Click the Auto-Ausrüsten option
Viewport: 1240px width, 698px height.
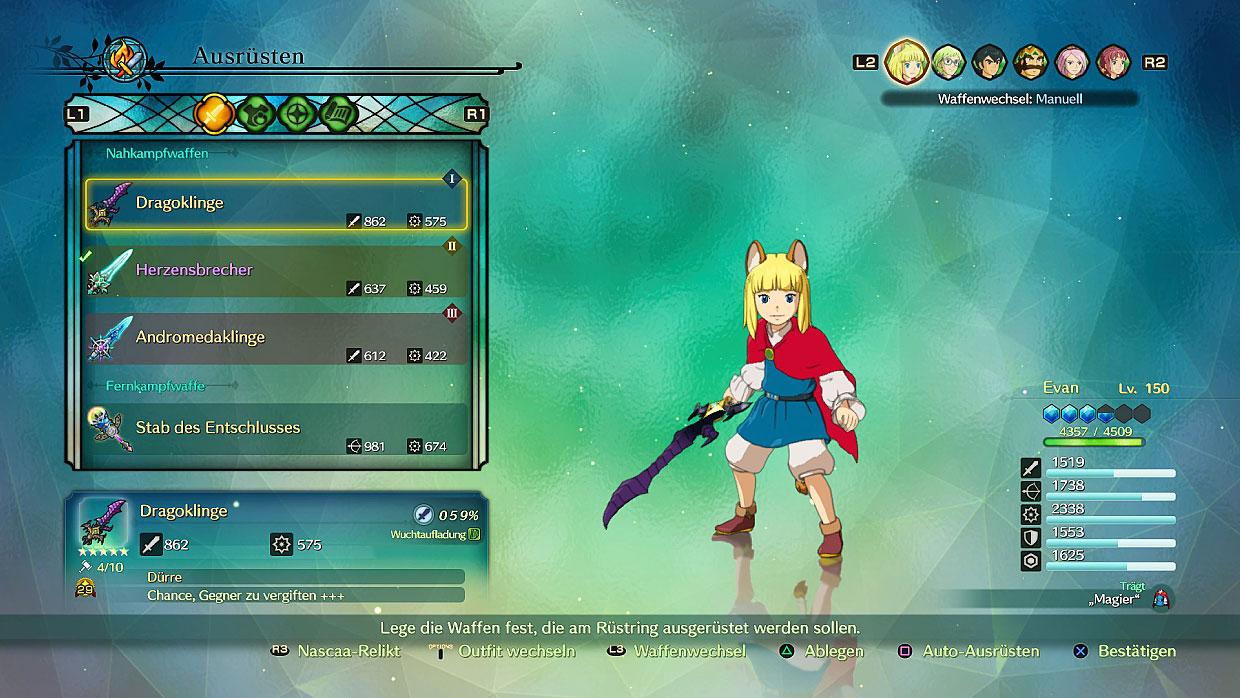click(x=980, y=651)
